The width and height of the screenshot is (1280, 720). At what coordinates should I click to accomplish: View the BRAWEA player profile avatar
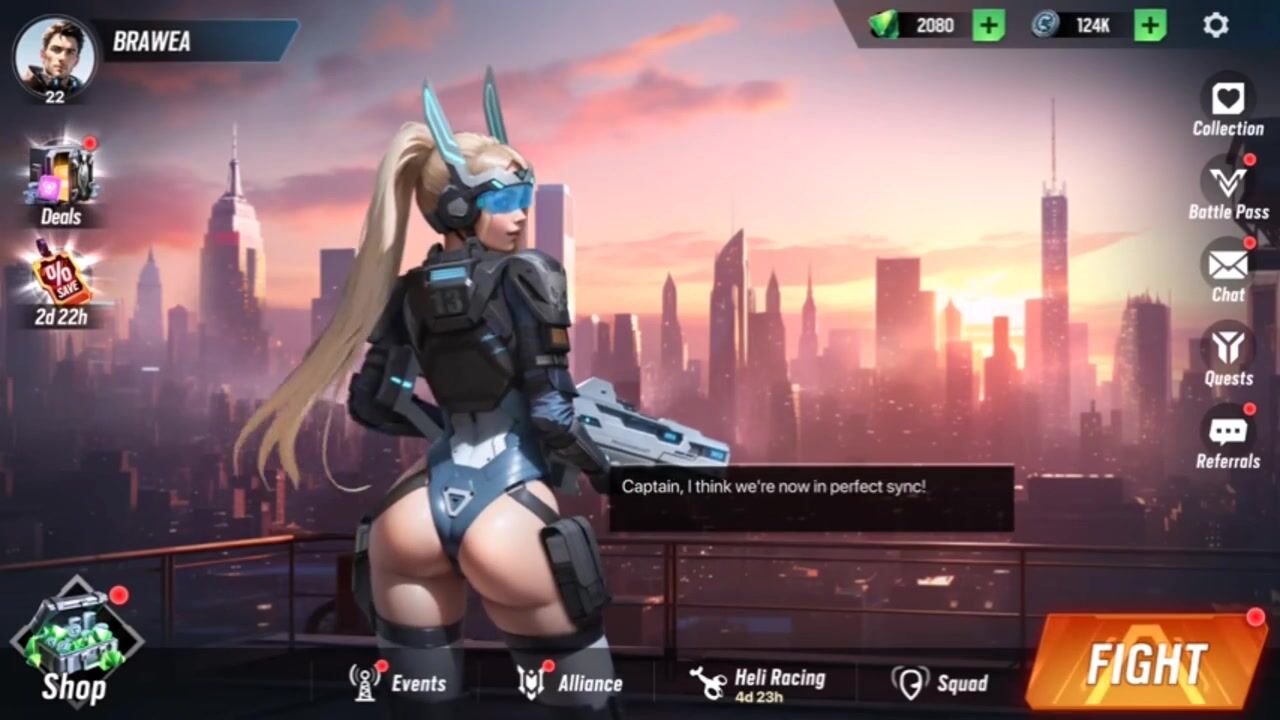click(54, 56)
